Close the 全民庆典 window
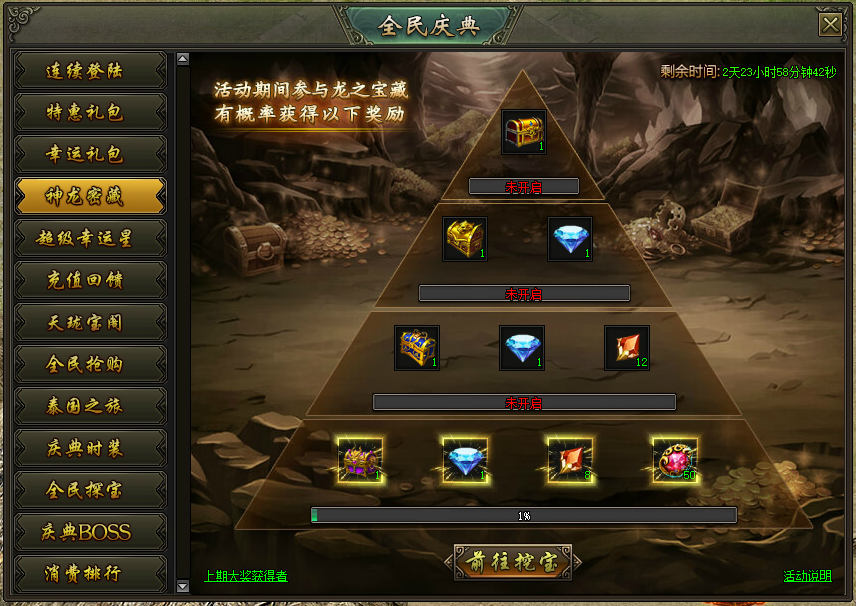This screenshot has width=856, height=606. point(829,25)
